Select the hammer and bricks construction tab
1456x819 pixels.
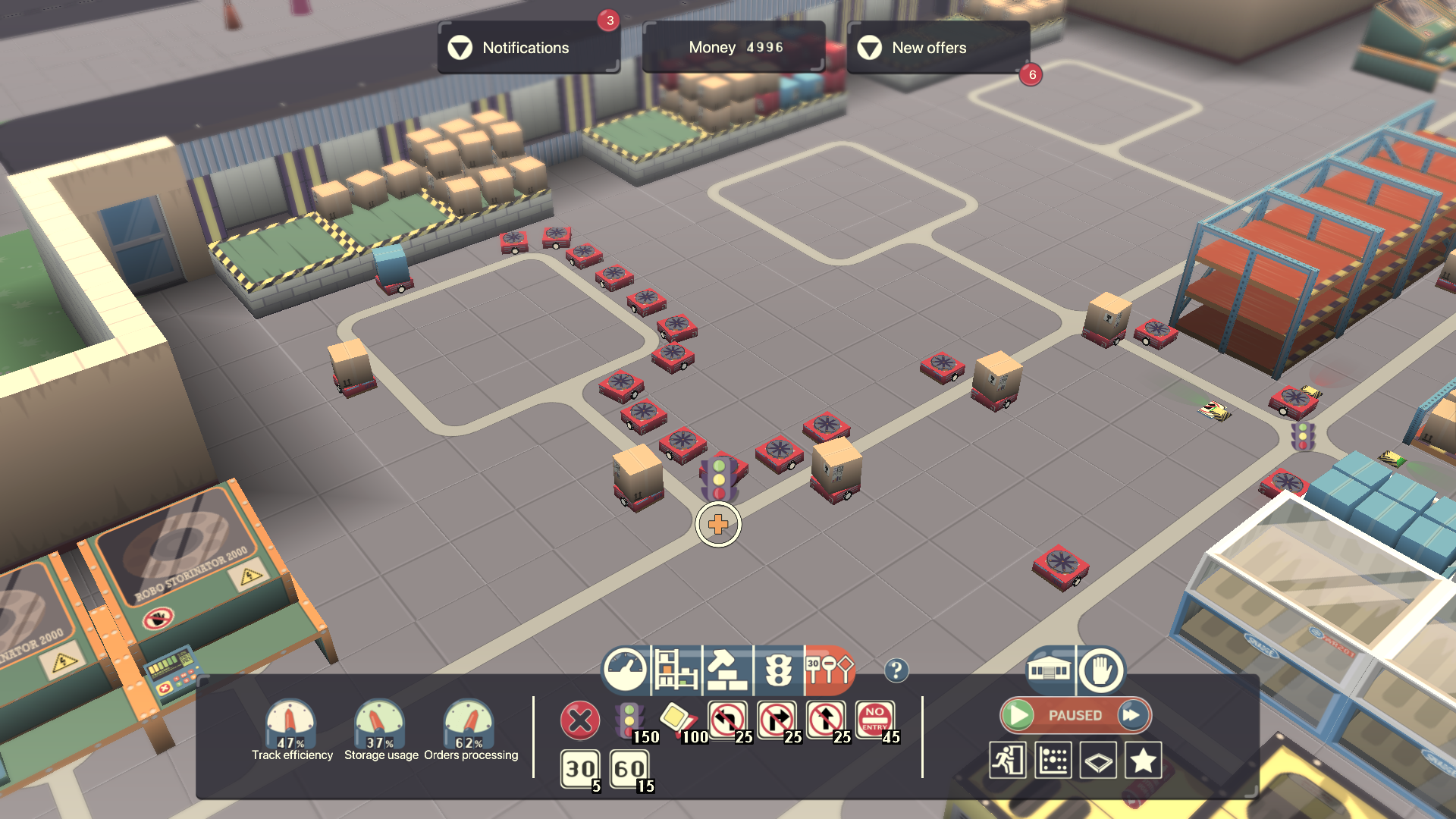[x=727, y=670]
